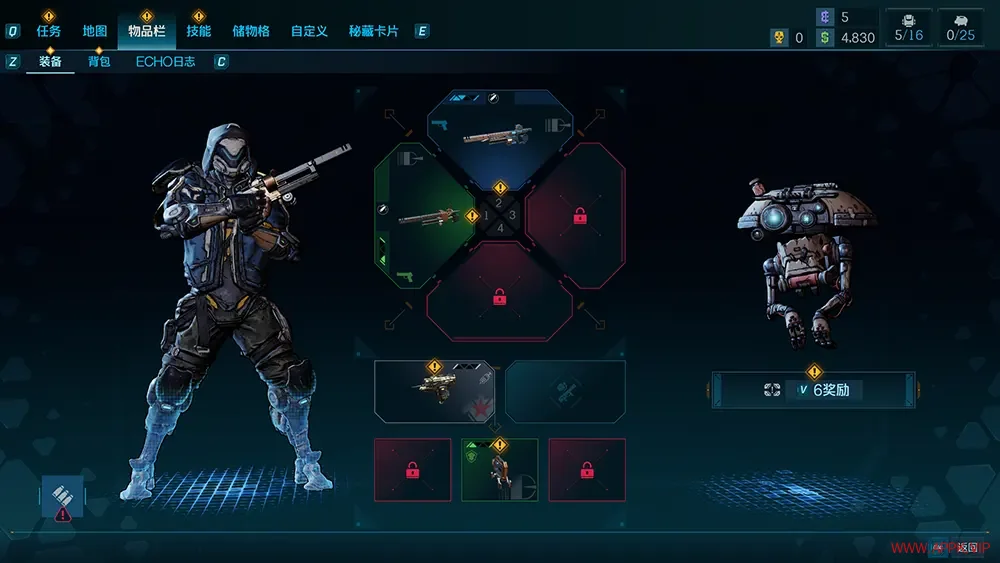Switch to the 地图 map tab
1000x563 pixels.
(x=95, y=31)
